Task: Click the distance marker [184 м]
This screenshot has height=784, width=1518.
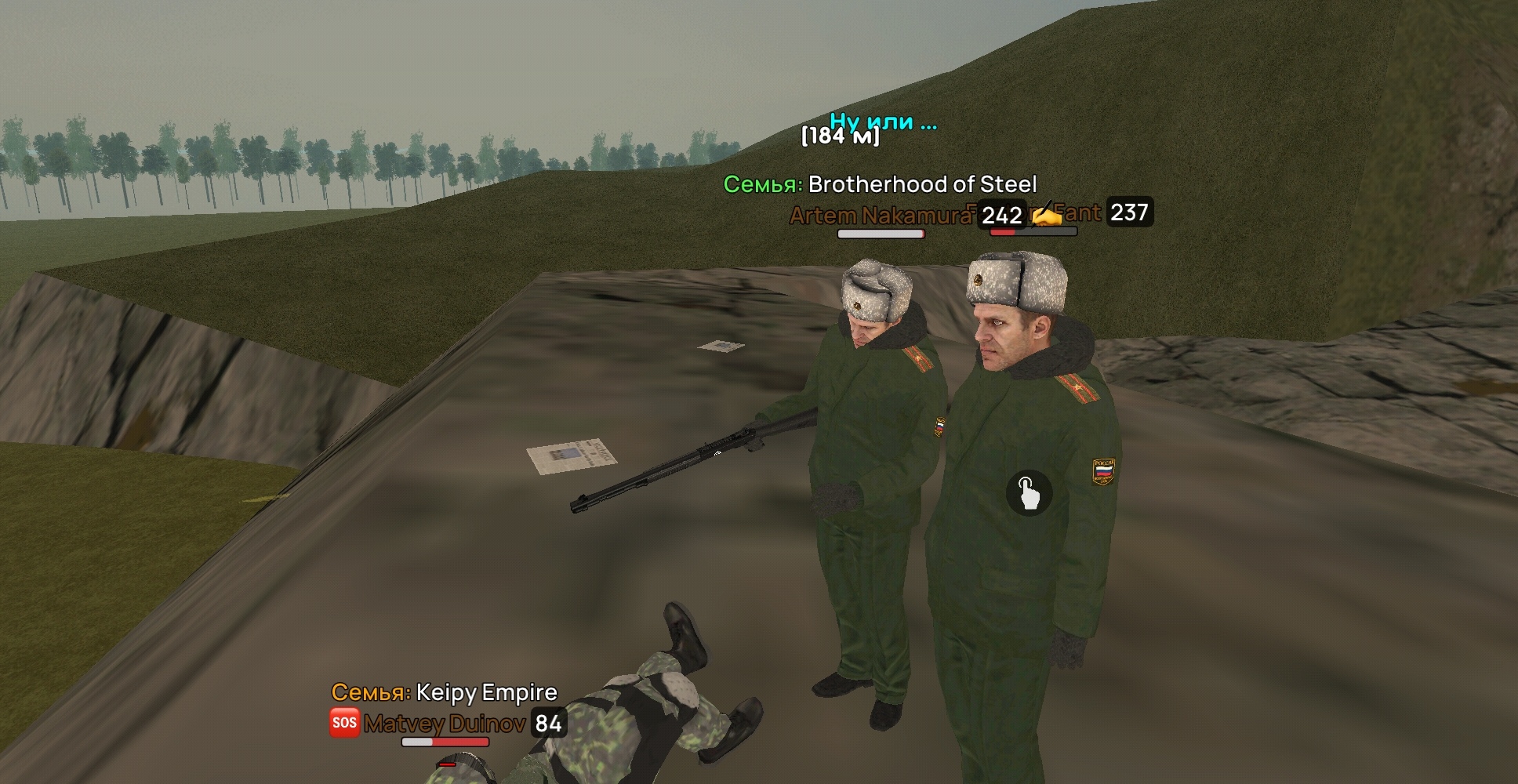Action: (838, 138)
